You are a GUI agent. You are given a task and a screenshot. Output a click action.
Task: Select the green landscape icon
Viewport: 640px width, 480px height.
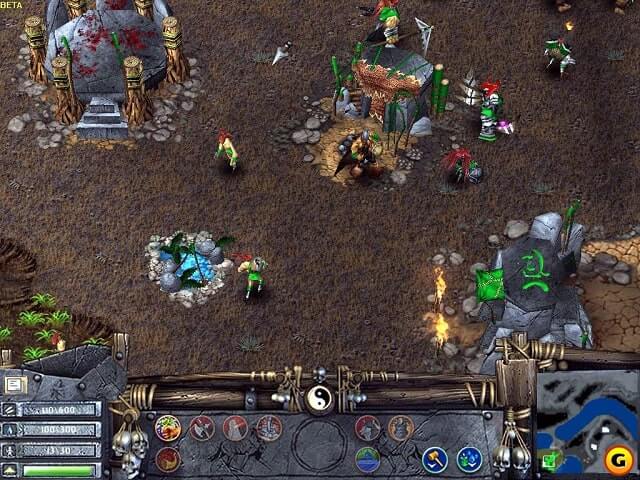pyautogui.click(x=367, y=459)
